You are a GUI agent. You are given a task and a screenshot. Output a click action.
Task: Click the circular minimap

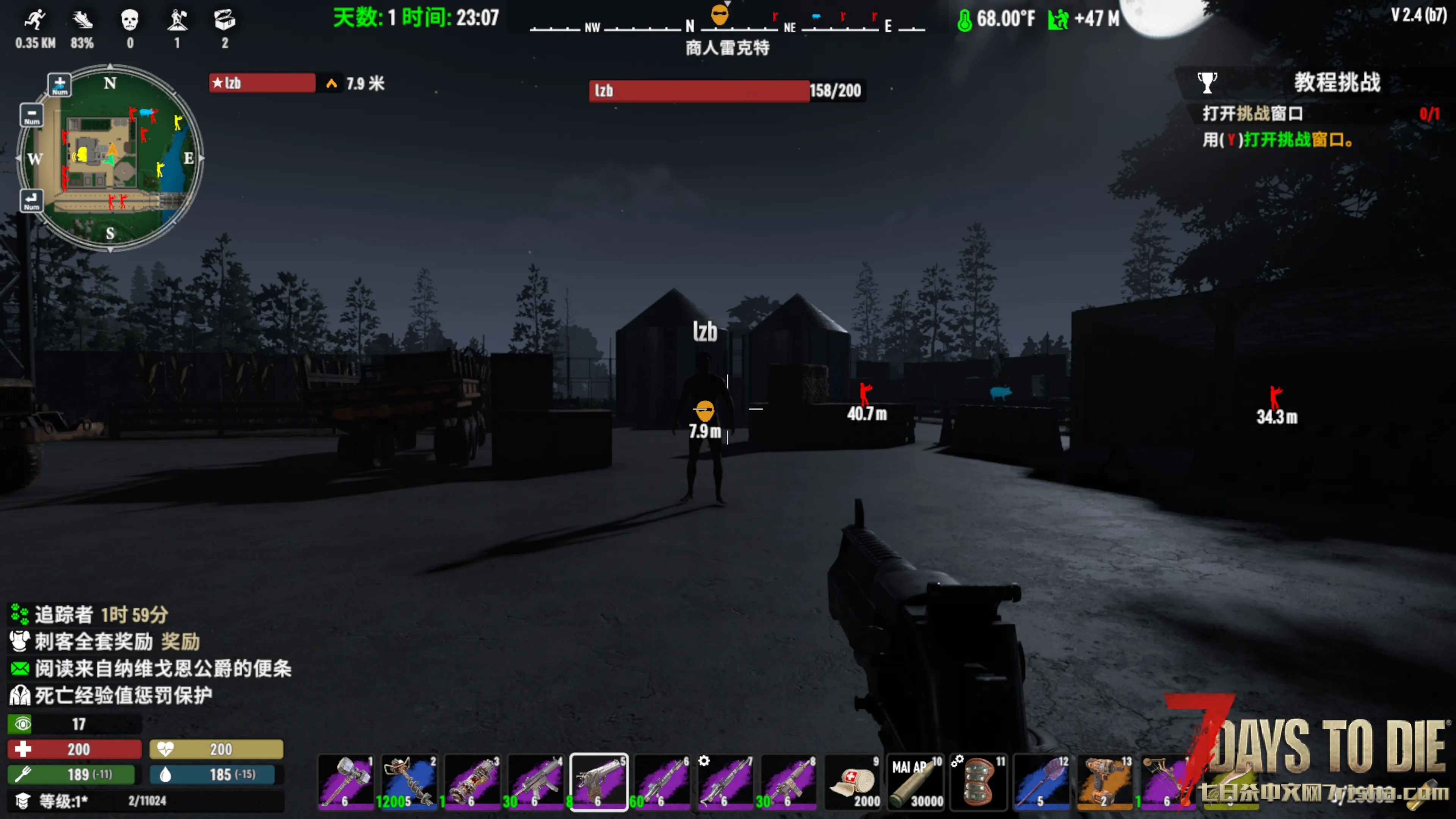point(110,158)
